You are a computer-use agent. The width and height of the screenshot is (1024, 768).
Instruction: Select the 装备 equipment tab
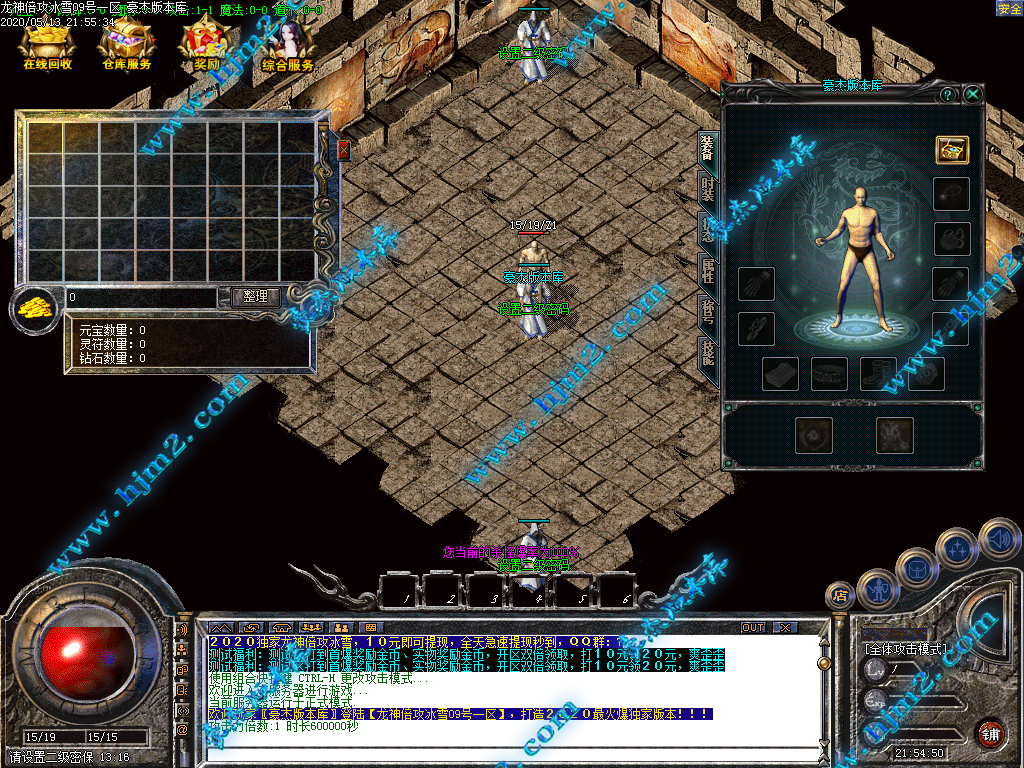point(708,147)
